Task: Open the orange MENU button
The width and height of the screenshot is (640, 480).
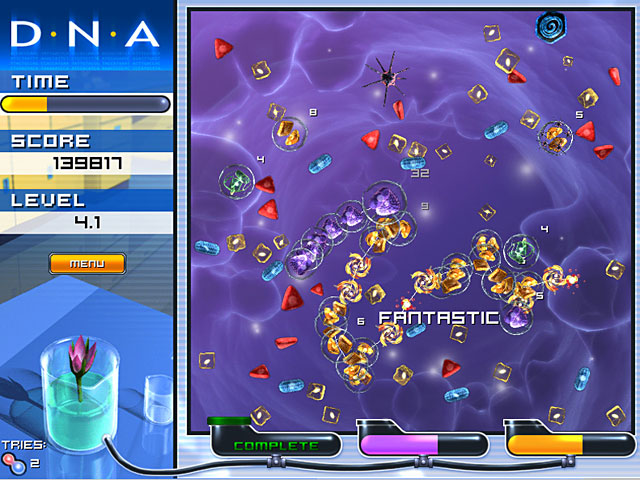Action: pos(87,264)
